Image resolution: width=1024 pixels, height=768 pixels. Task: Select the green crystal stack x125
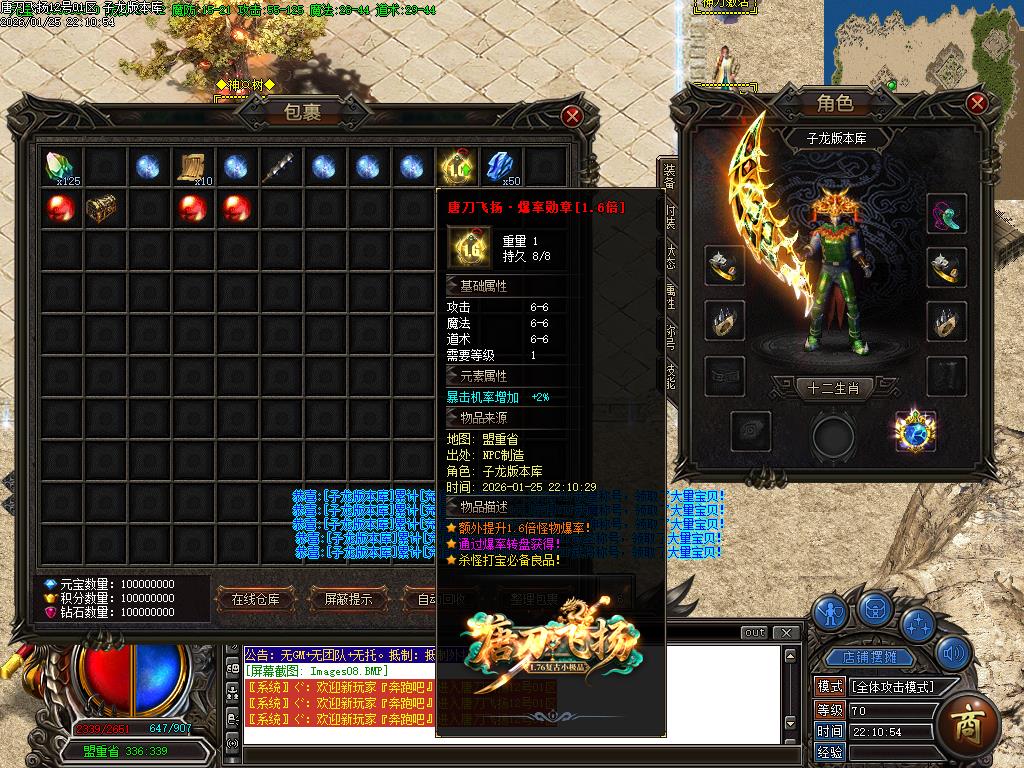coord(61,167)
